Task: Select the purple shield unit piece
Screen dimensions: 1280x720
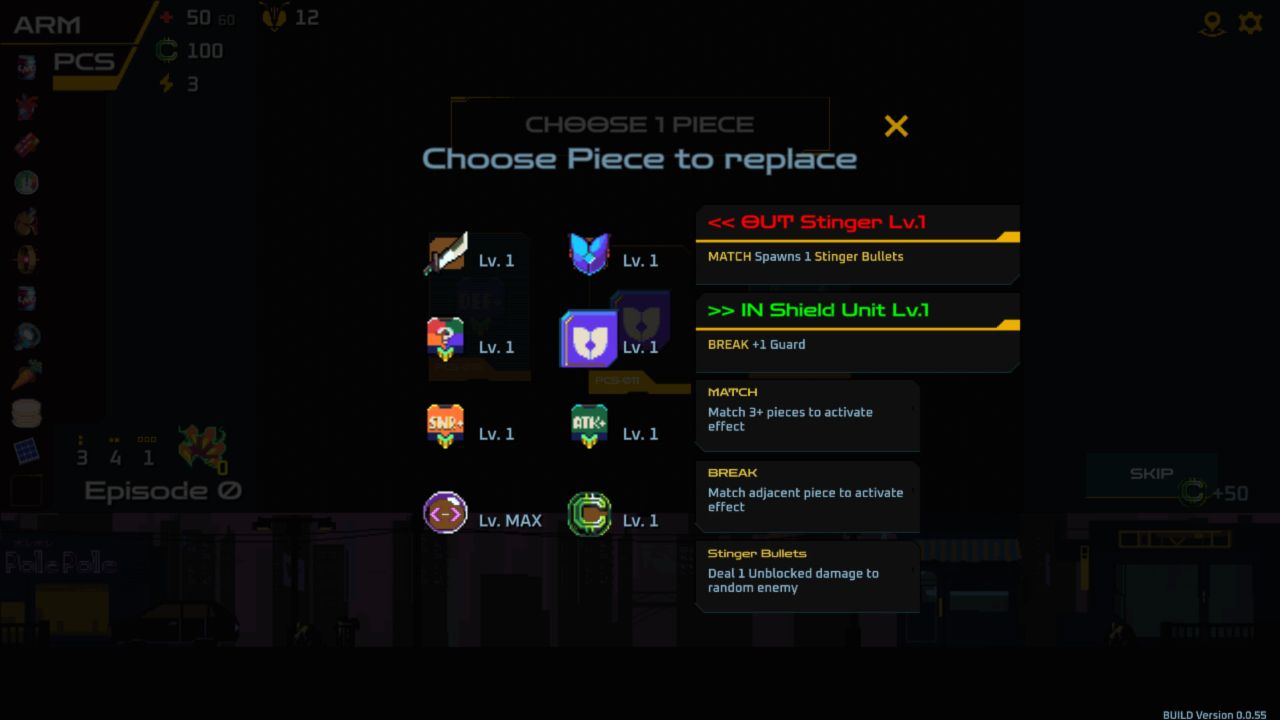Action: click(589, 340)
